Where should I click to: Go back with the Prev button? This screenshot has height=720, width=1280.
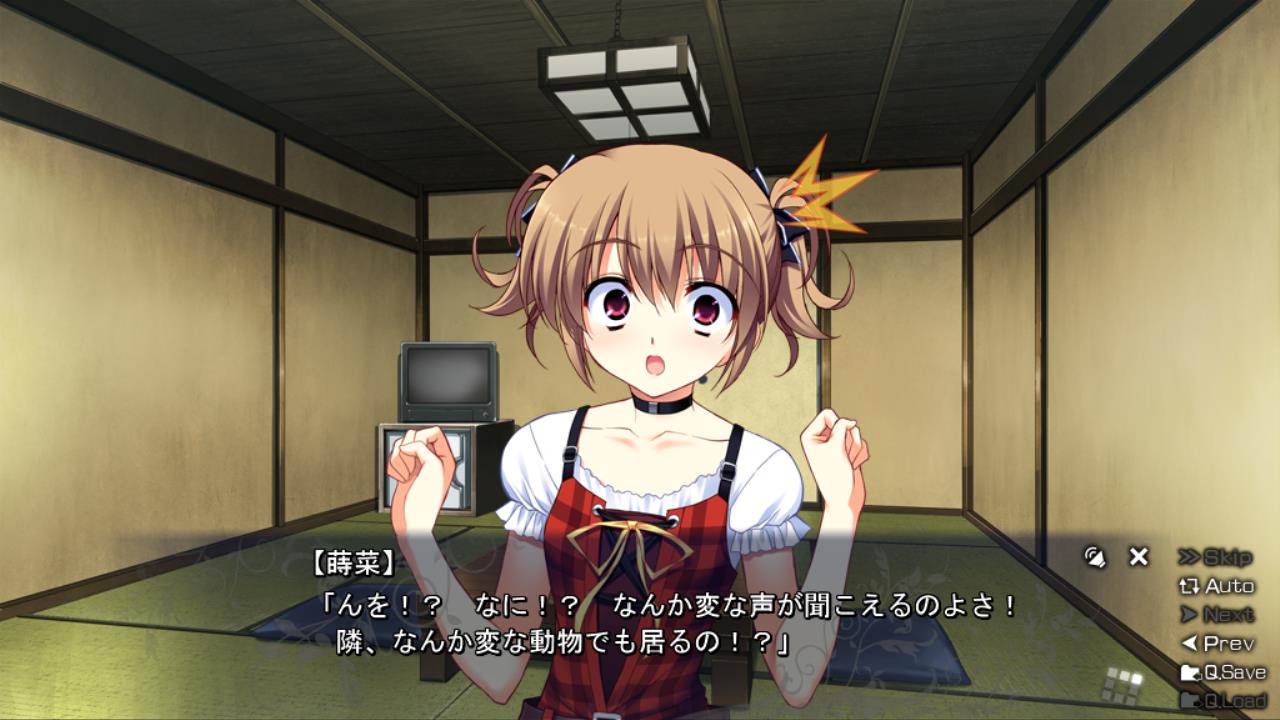click(x=1217, y=644)
